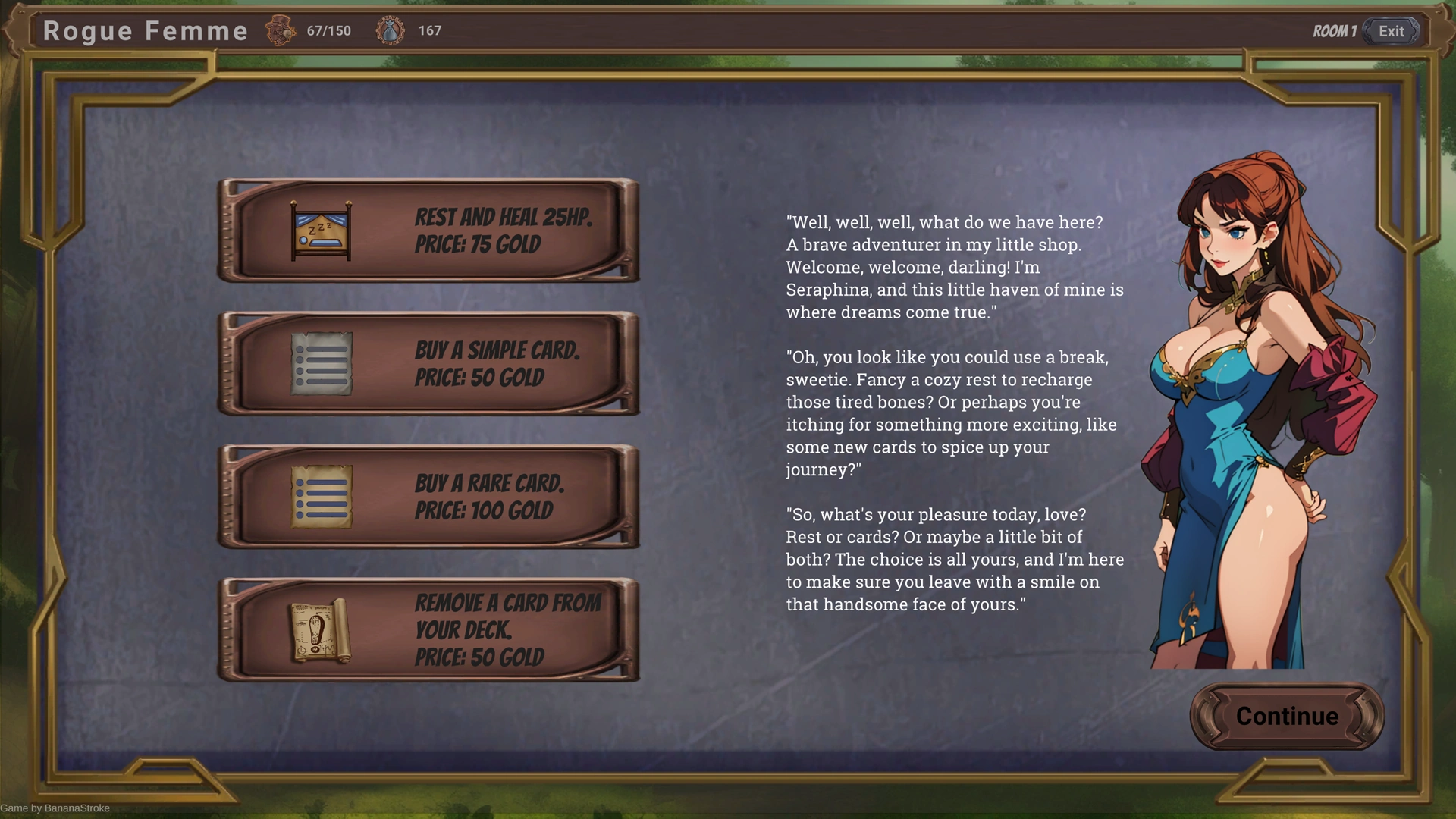Exit the game via the Exit button
Screen dimensions: 1456x819
pyautogui.click(x=1391, y=31)
